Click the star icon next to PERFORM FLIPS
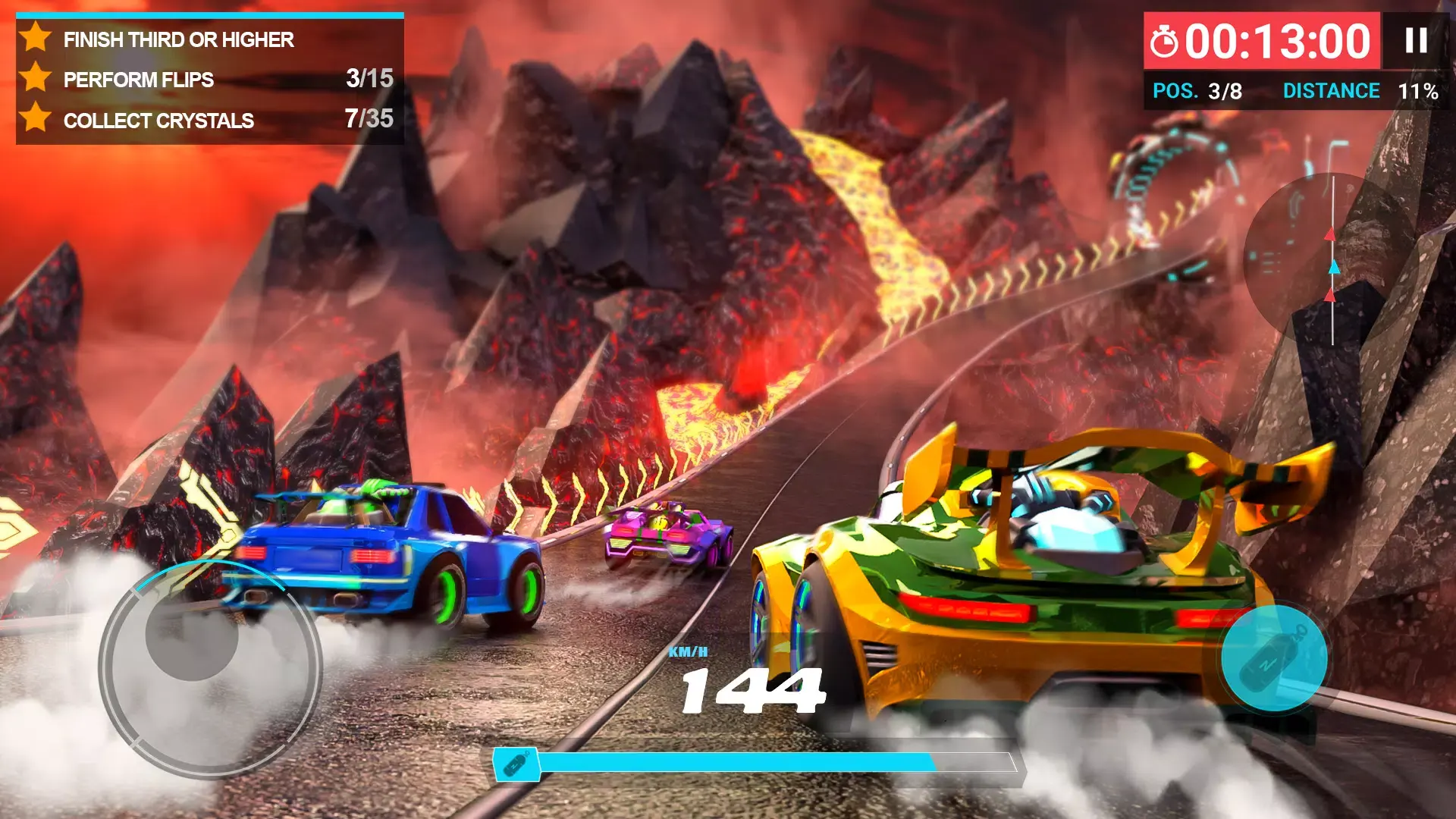Viewport: 1456px width, 819px height. [36, 80]
